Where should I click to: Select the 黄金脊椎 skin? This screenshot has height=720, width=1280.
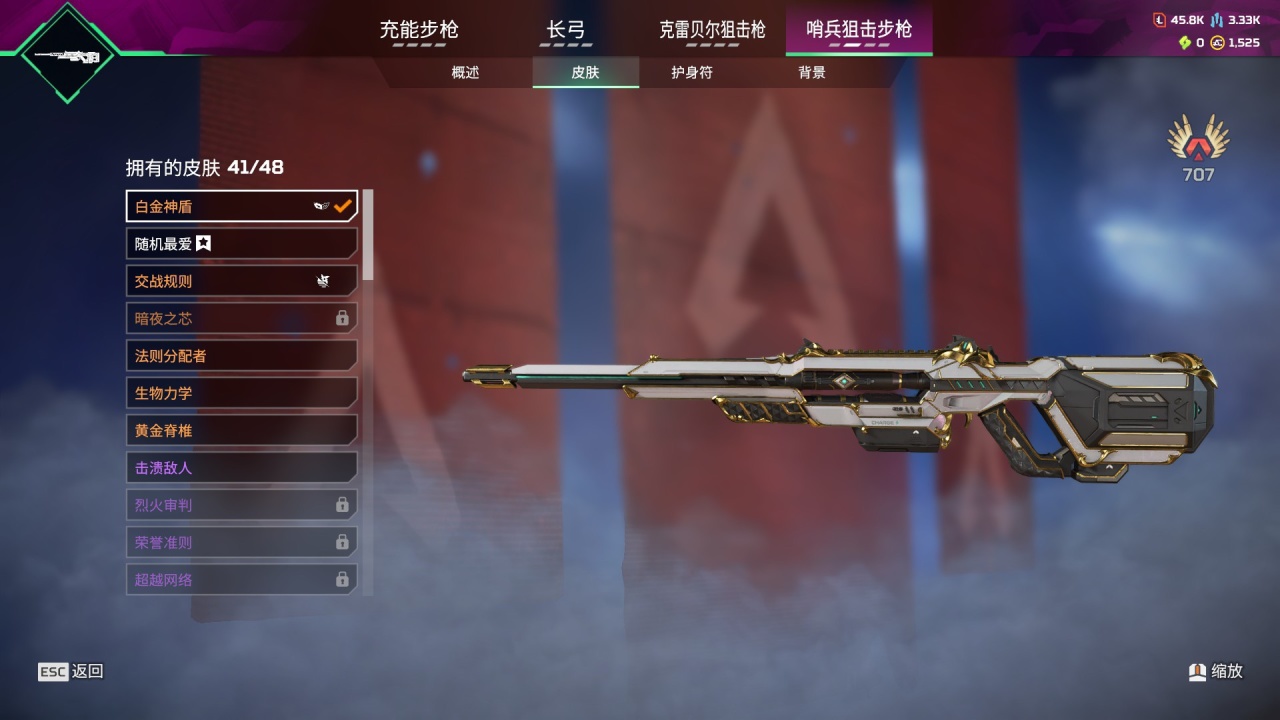click(241, 430)
